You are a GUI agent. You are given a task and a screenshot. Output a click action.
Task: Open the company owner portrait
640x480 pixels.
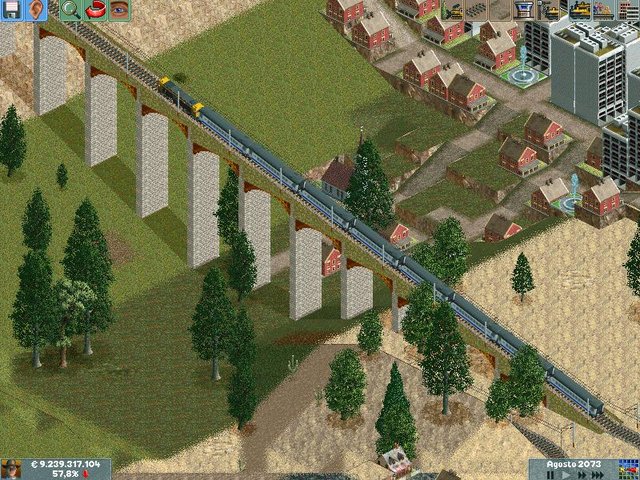[x=12, y=469]
